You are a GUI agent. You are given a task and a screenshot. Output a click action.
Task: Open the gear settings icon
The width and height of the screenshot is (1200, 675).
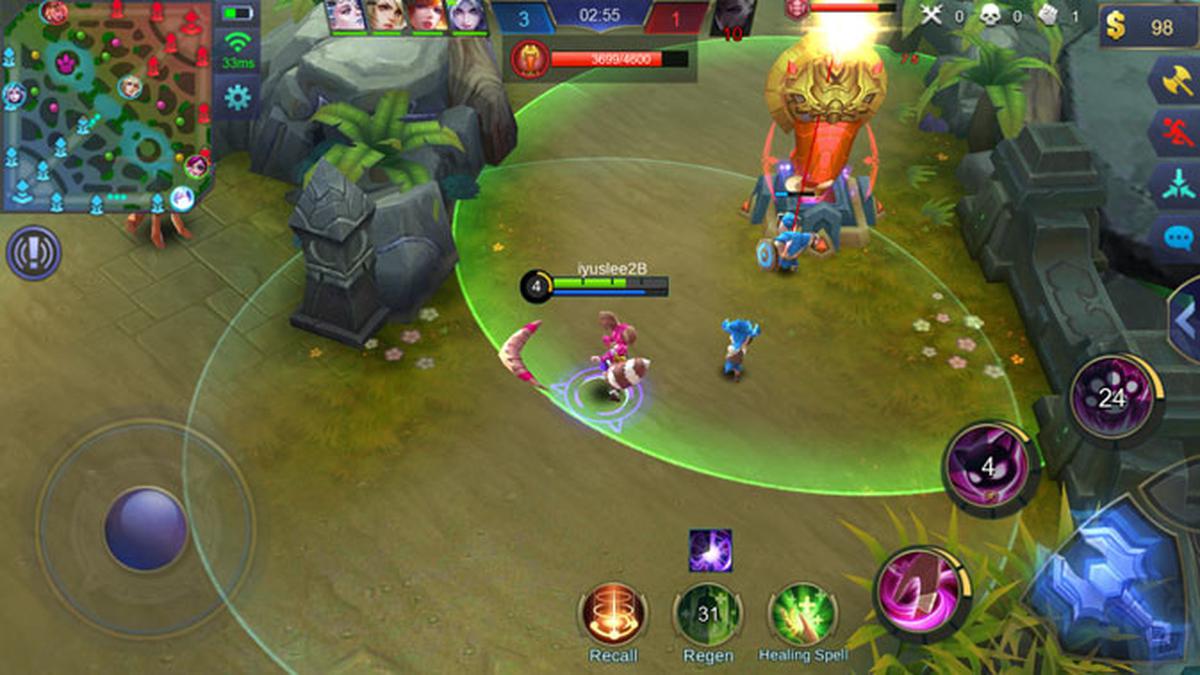click(x=237, y=97)
